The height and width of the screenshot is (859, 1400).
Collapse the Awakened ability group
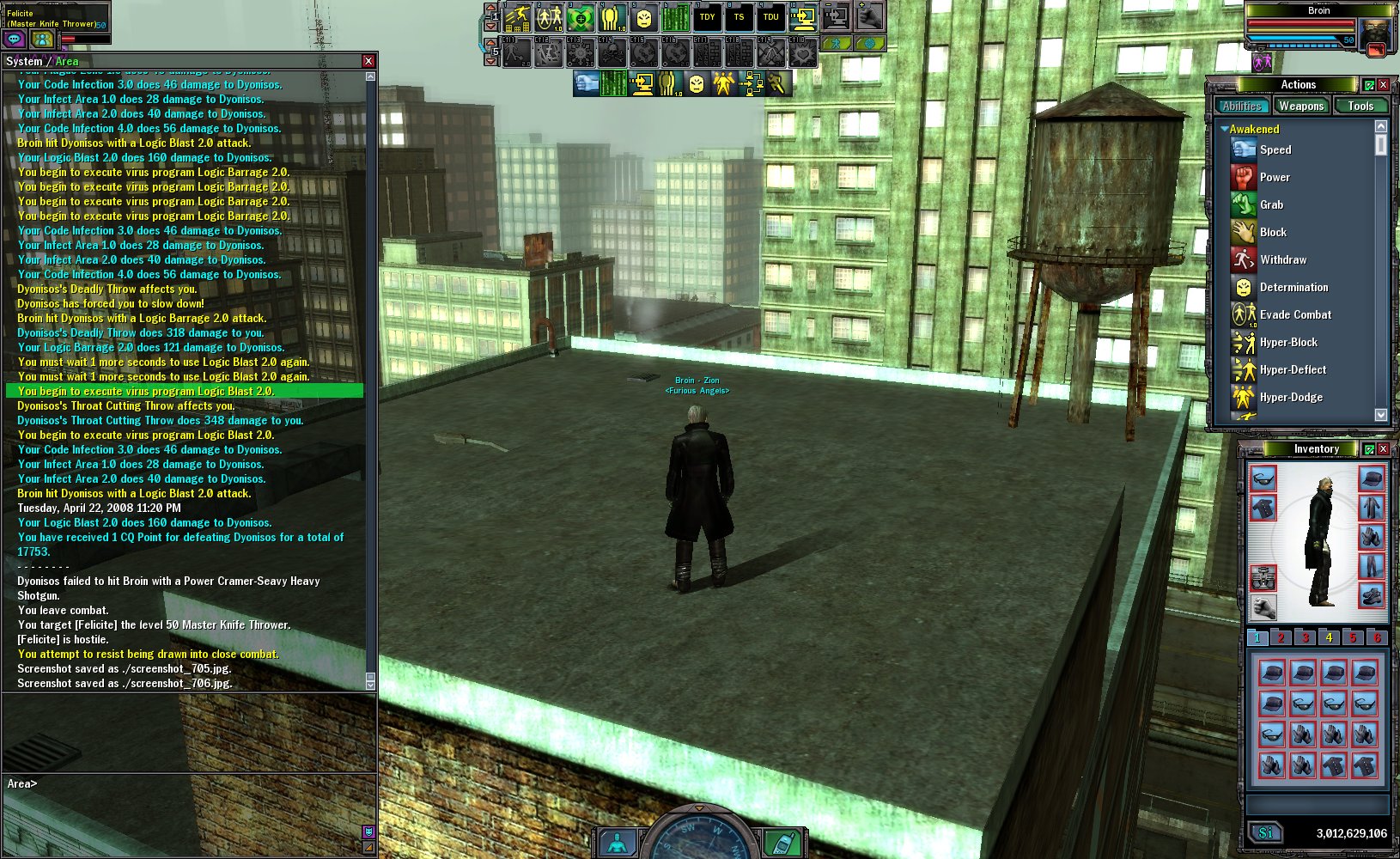[x=1224, y=129]
